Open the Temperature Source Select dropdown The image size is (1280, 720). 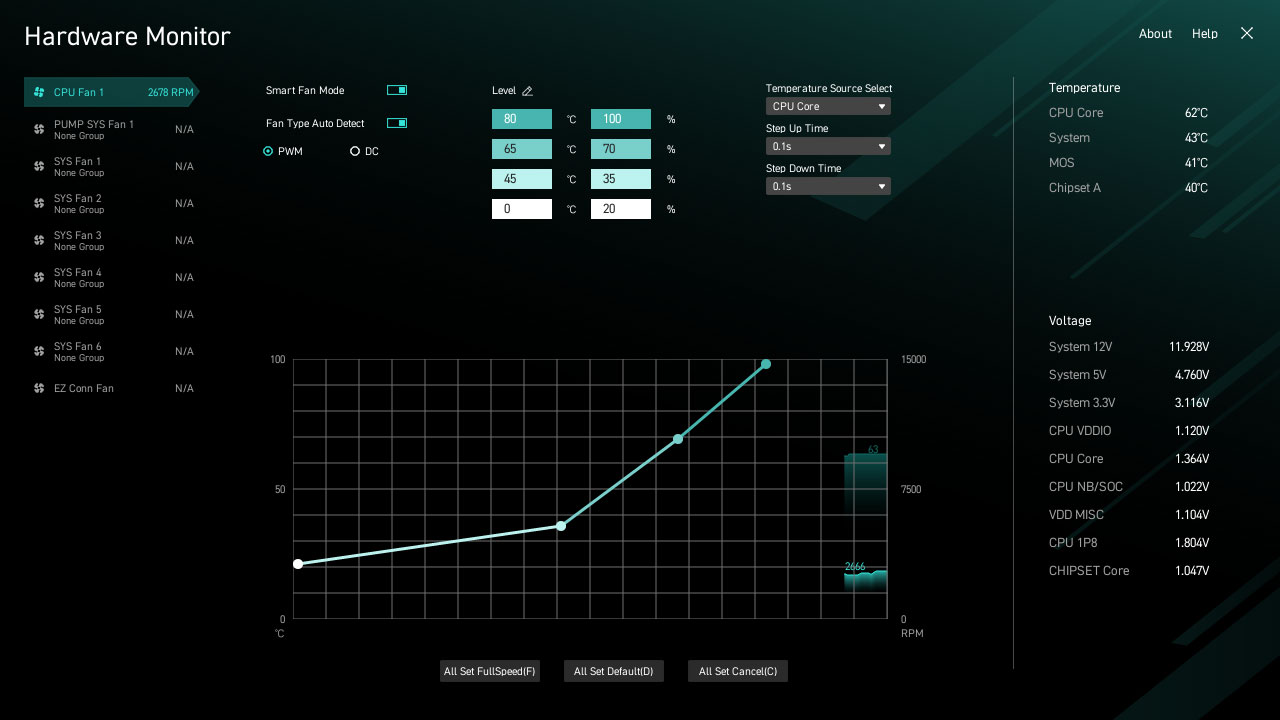828,106
